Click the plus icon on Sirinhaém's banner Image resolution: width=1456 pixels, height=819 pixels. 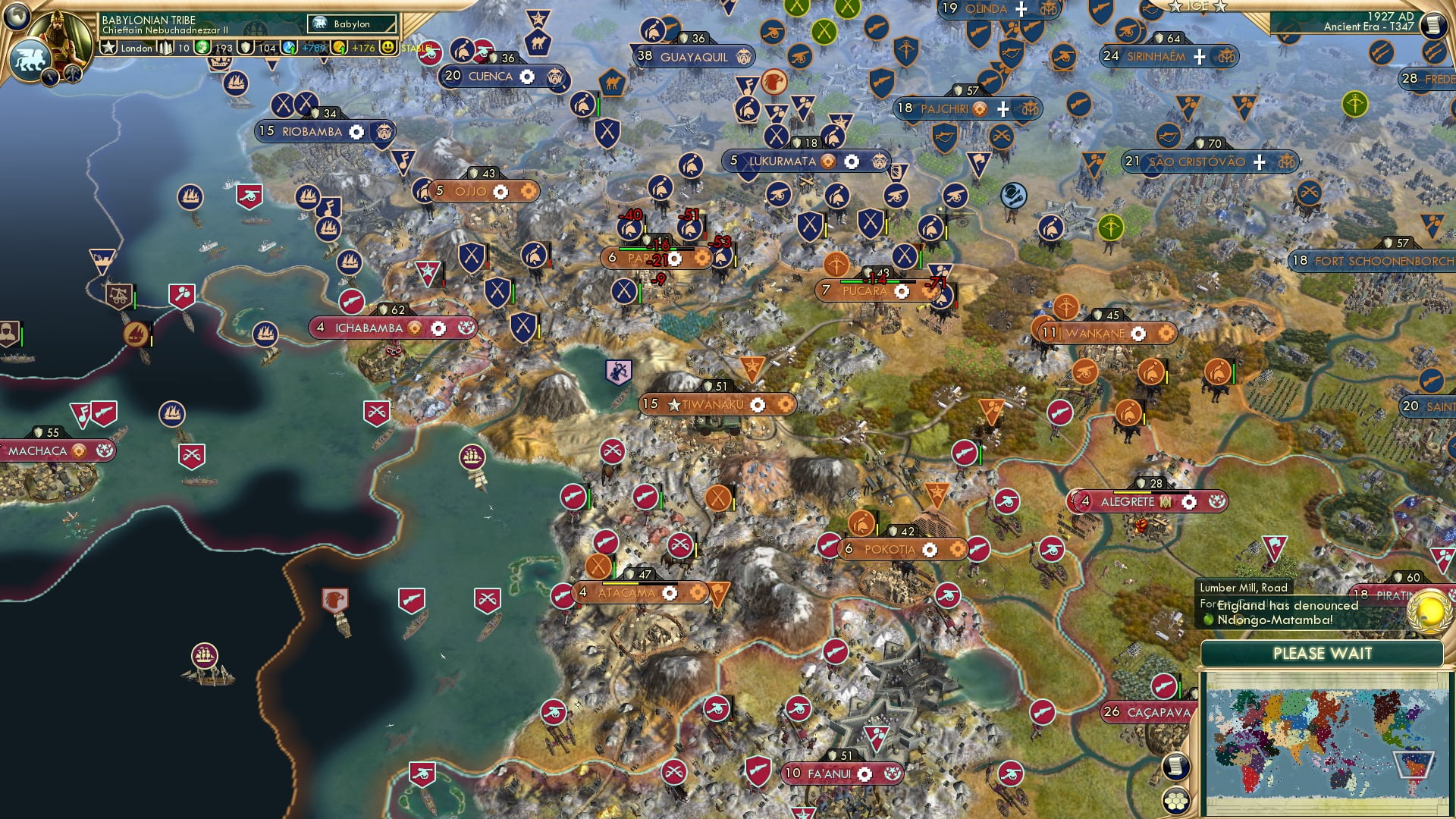click(x=1200, y=55)
